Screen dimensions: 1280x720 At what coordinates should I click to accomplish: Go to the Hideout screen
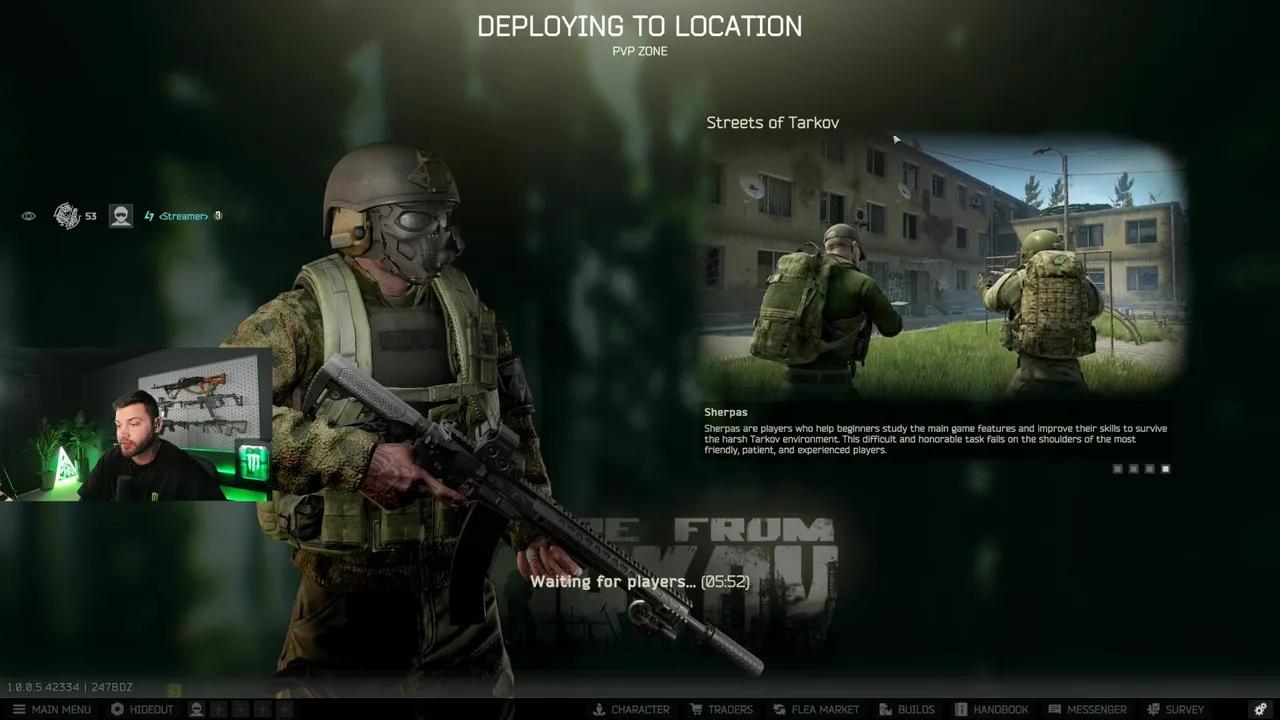tap(143, 709)
